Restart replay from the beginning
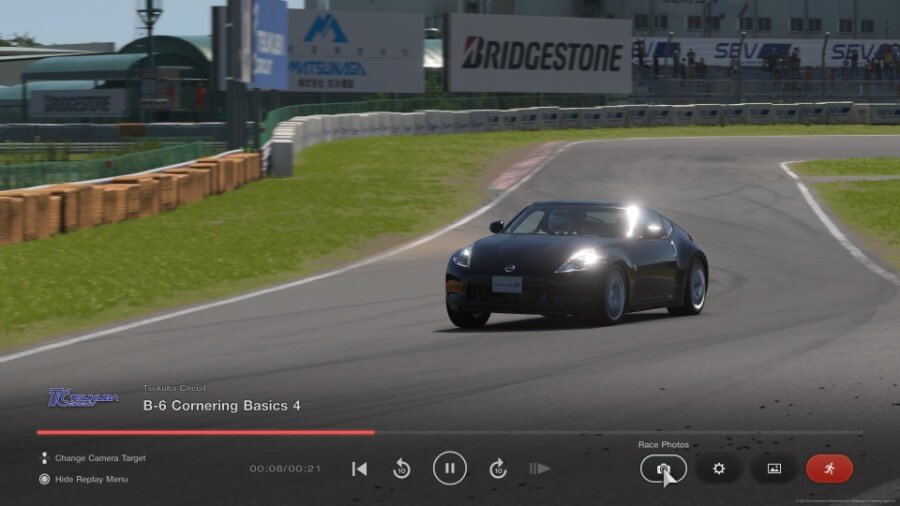900x506 pixels. coord(360,468)
